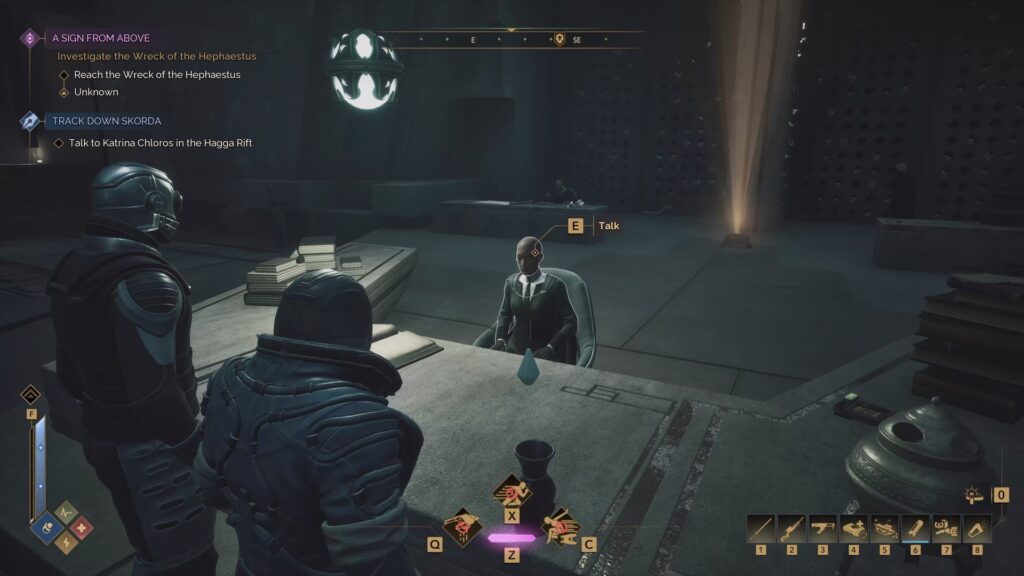
Task: Click the Talk interaction label
Action: tap(608, 226)
